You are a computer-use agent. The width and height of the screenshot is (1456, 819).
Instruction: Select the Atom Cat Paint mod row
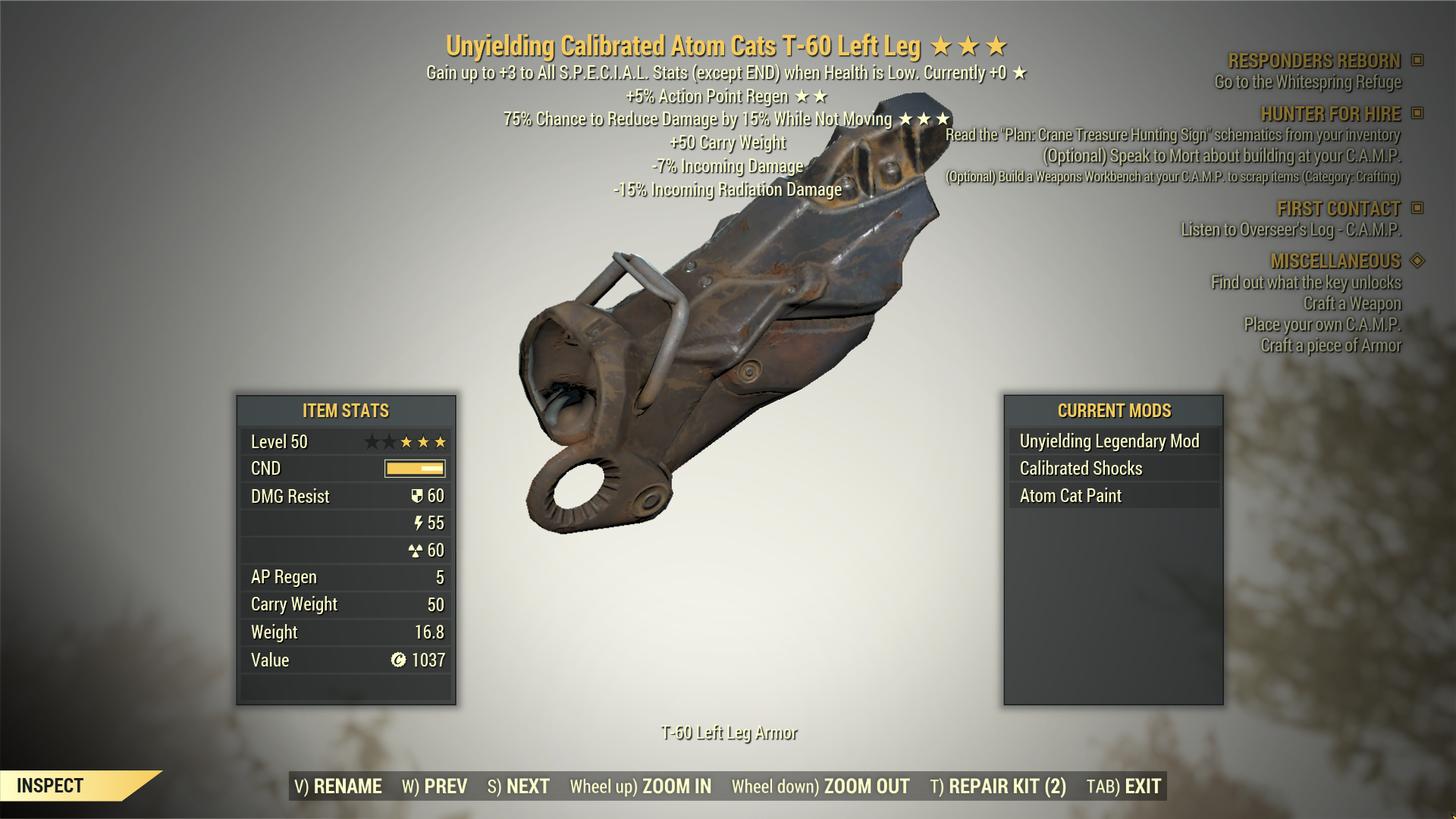(x=1070, y=496)
